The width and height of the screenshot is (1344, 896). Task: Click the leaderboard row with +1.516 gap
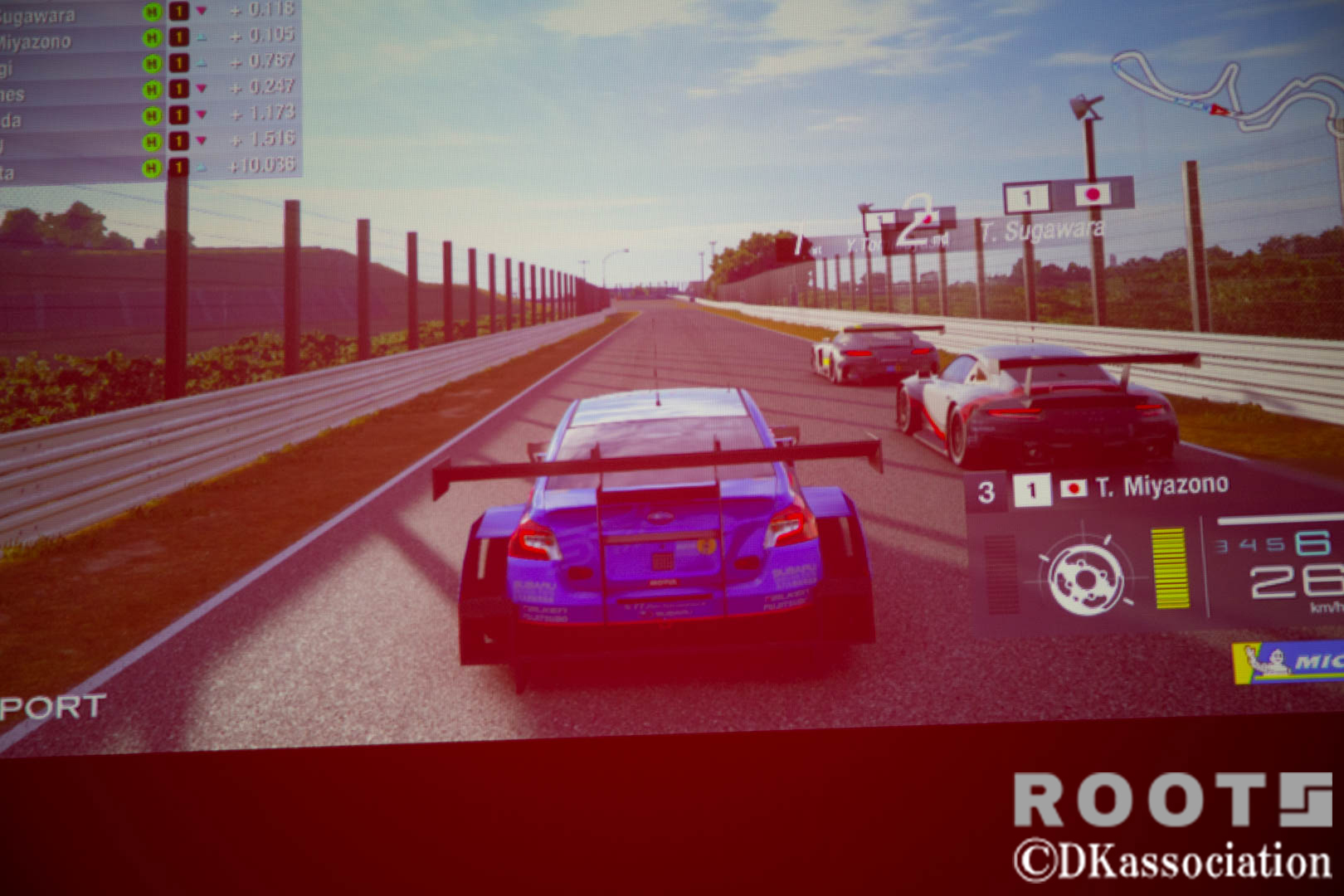tap(149, 142)
